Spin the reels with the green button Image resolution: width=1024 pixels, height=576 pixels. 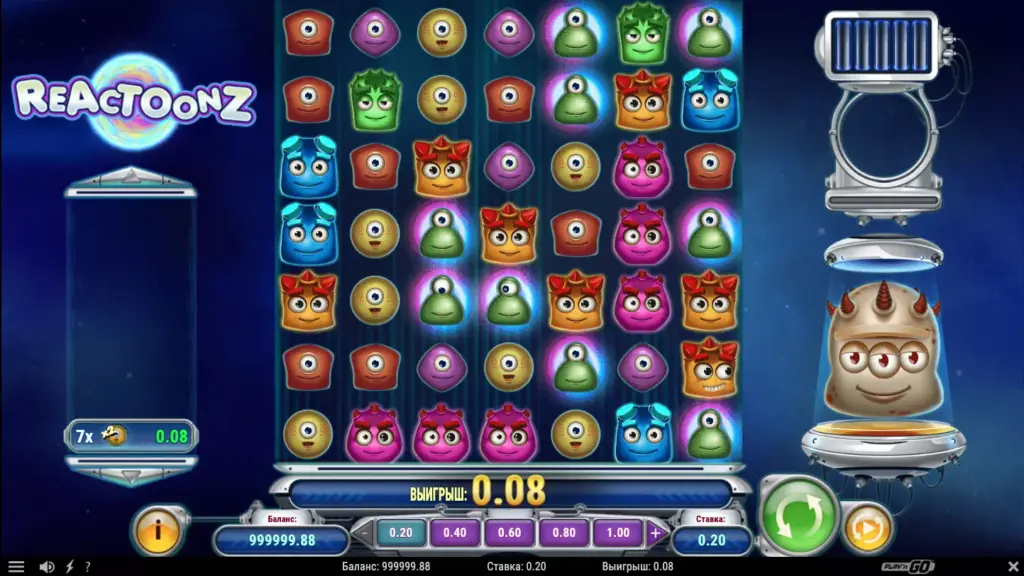[x=799, y=517]
